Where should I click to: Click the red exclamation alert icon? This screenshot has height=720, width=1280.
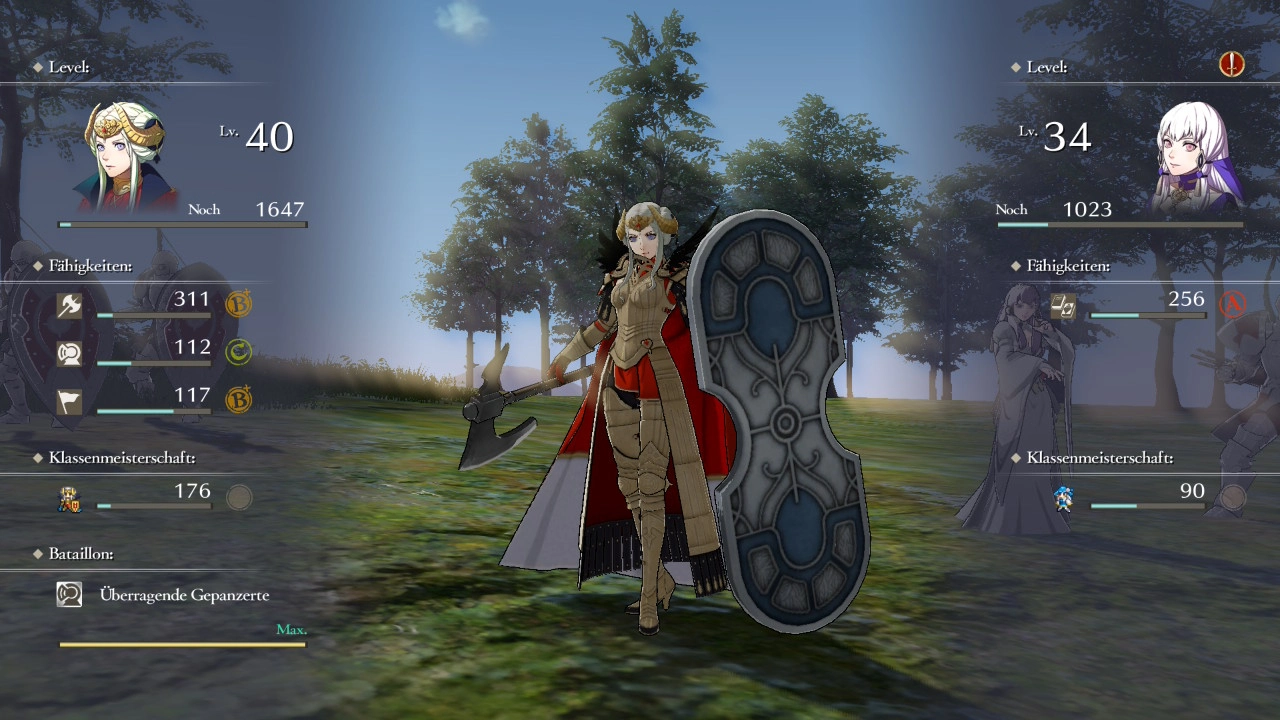[x=1231, y=66]
